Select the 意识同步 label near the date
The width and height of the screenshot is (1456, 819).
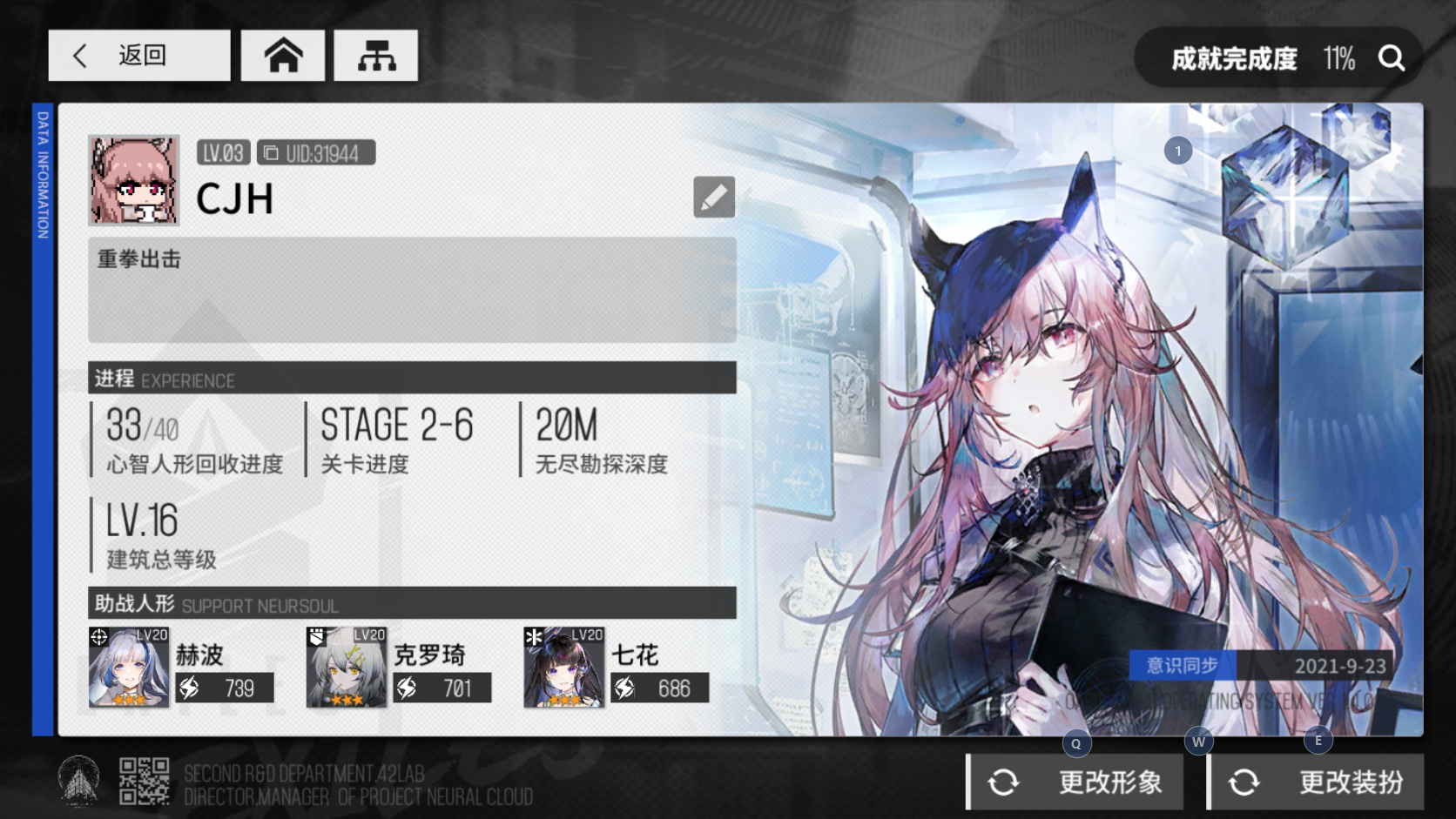[x=1182, y=666]
